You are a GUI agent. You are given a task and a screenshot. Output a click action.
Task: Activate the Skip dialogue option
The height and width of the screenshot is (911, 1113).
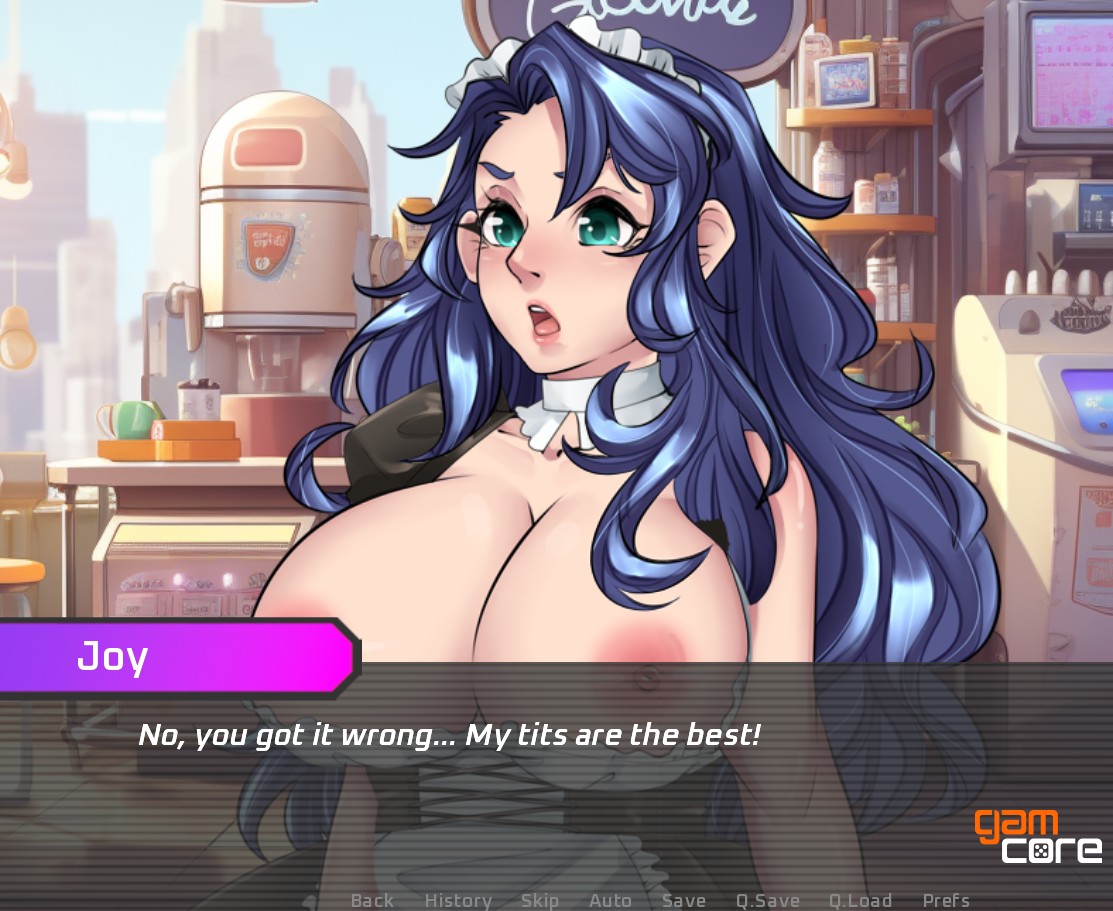pos(539,901)
